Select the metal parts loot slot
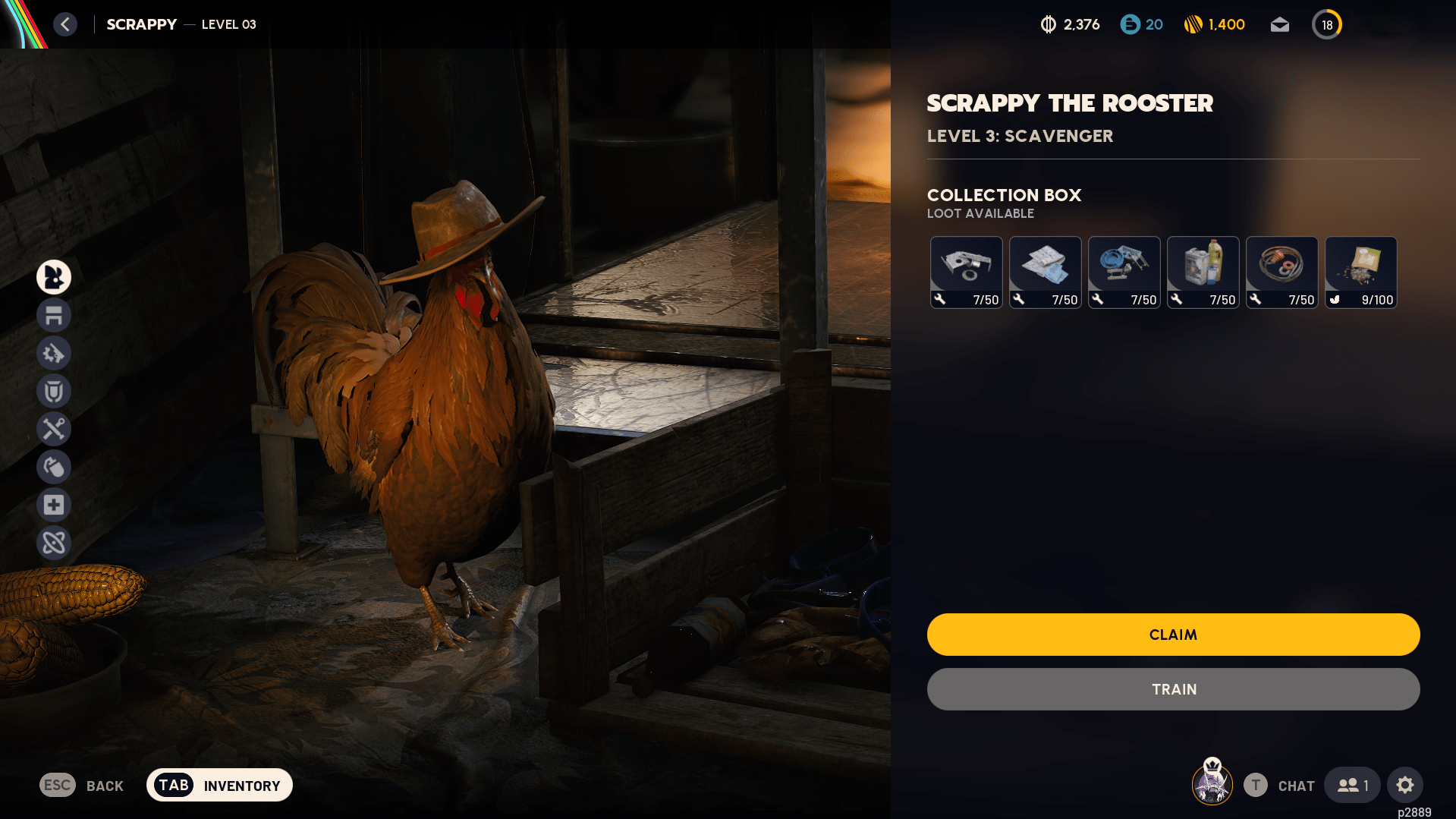Viewport: 1456px width, 819px height. pyautogui.click(x=966, y=272)
